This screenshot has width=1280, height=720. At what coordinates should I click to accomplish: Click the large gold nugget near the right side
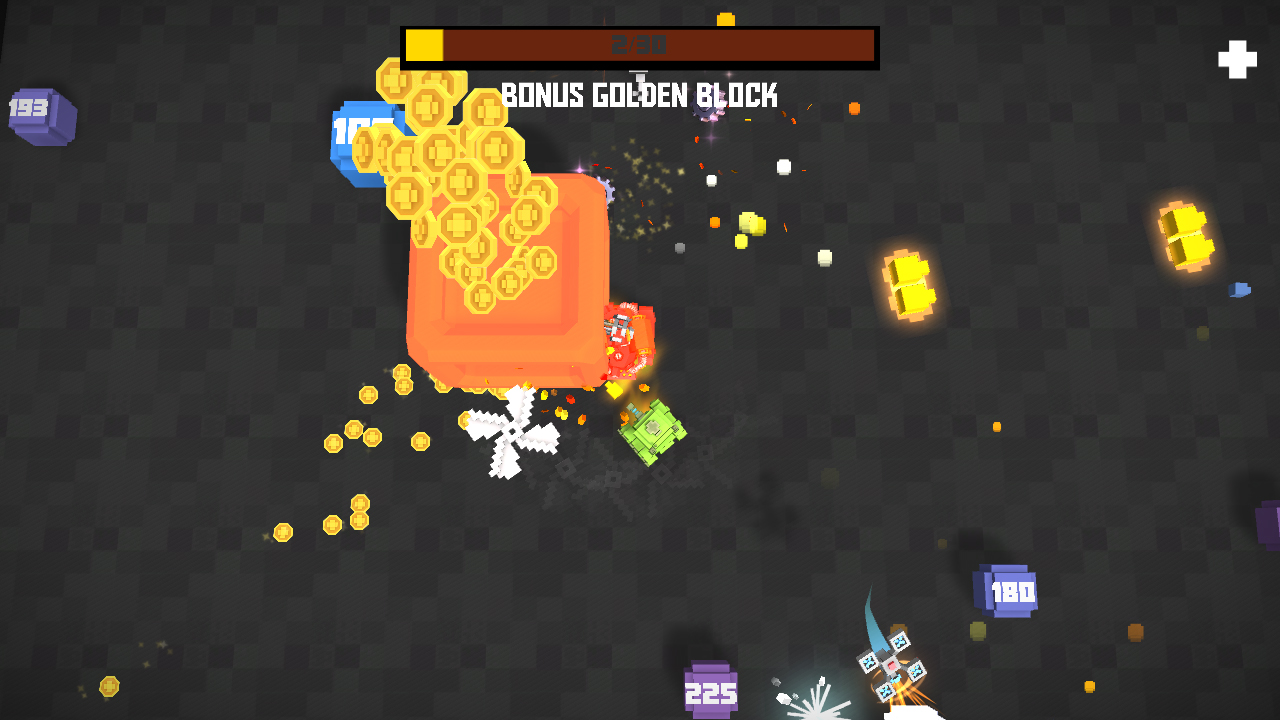(910, 285)
